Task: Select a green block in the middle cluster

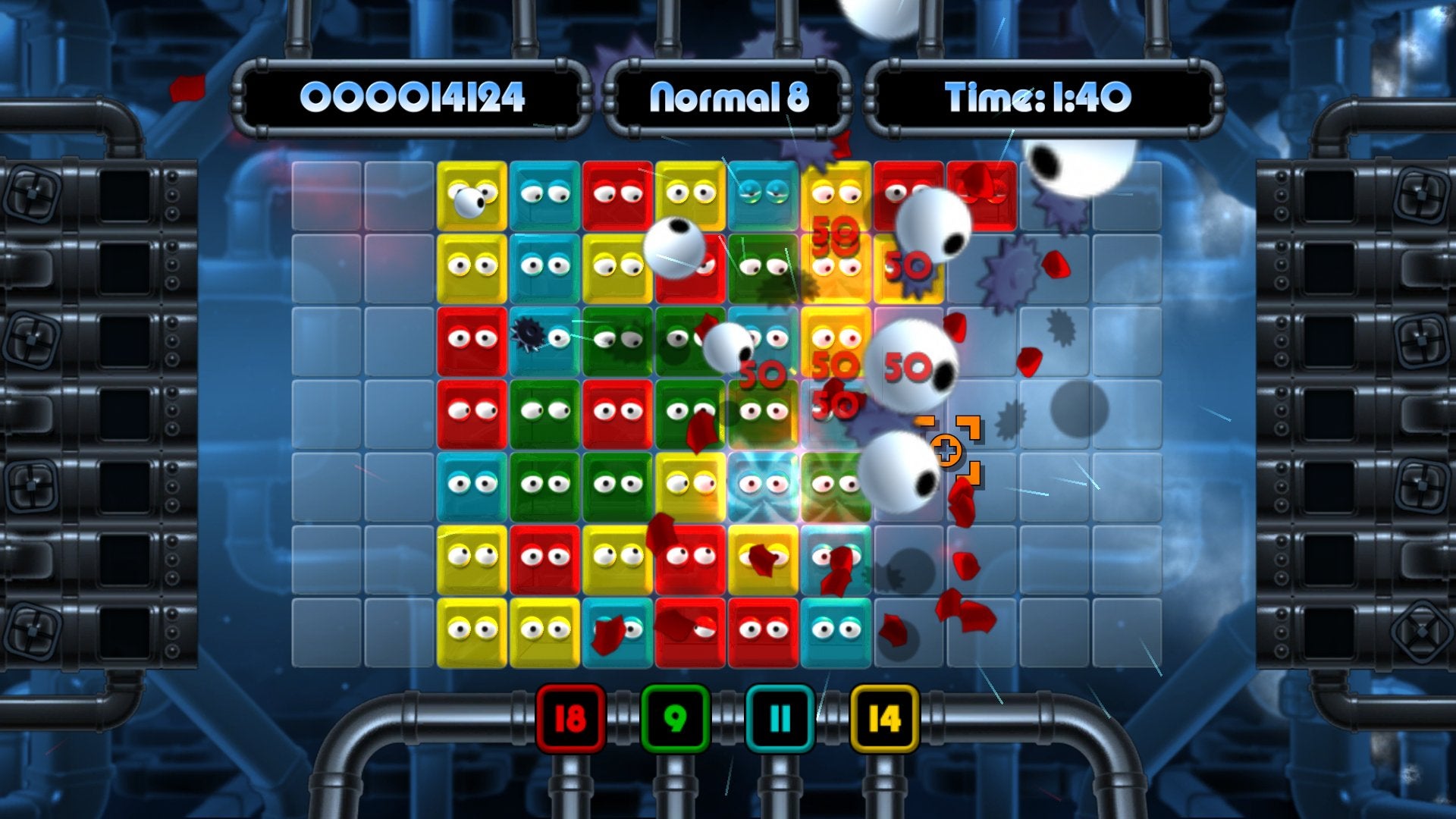Action: 543,414
